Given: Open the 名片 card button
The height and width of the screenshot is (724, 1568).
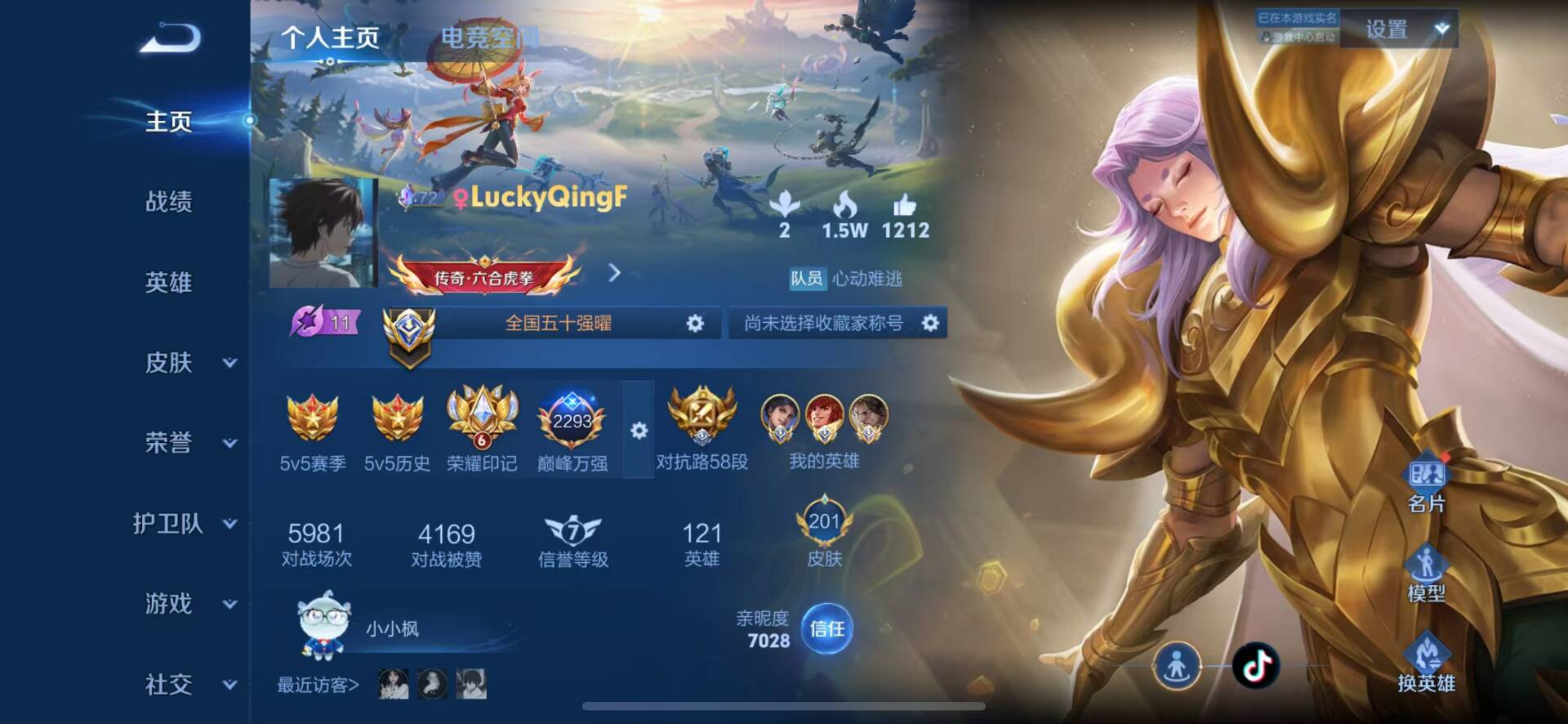Looking at the screenshot, I should (x=1426, y=484).
